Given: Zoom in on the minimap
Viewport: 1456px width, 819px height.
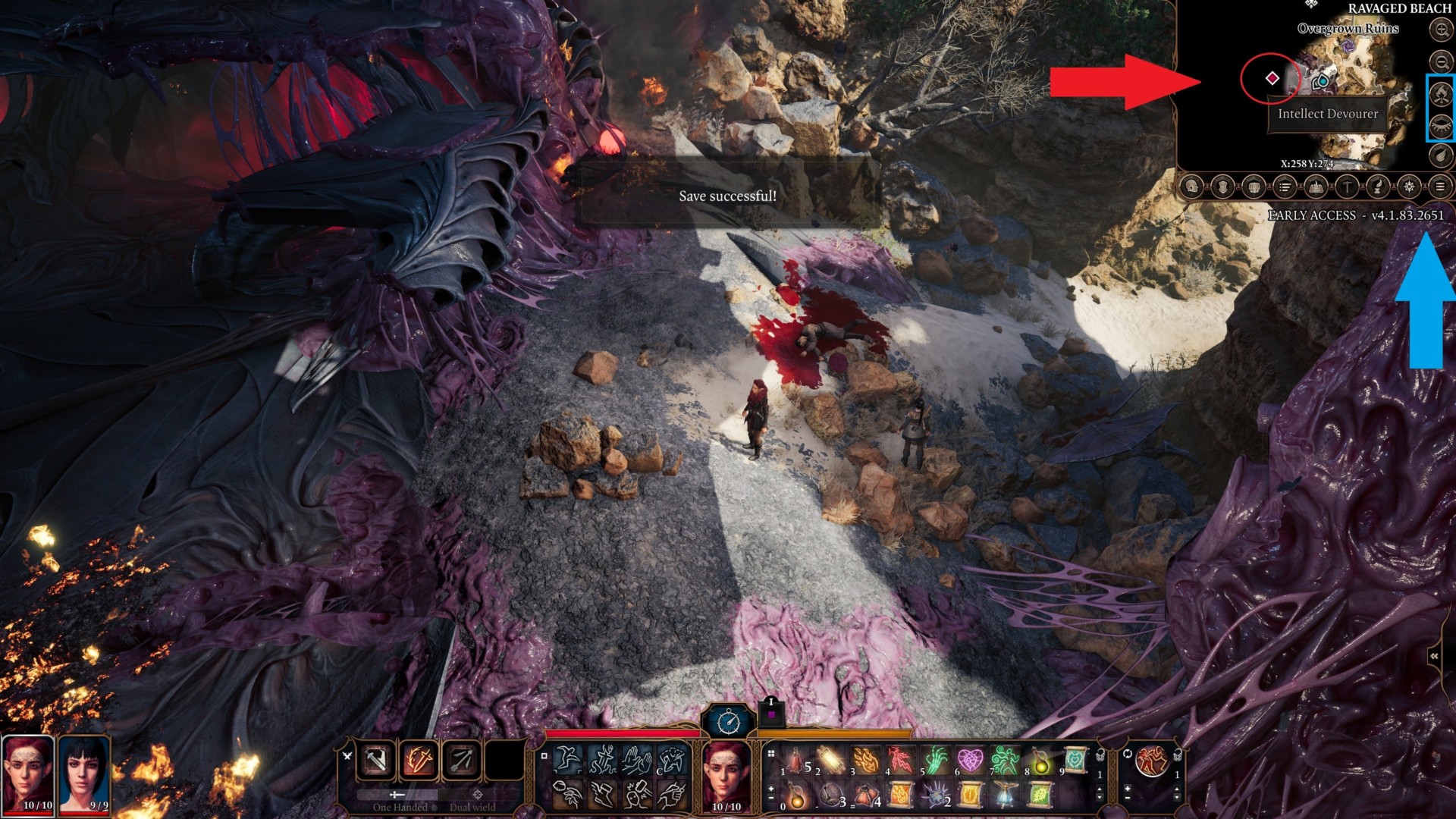Looking at the screenshot, I should click(1441, 30).
